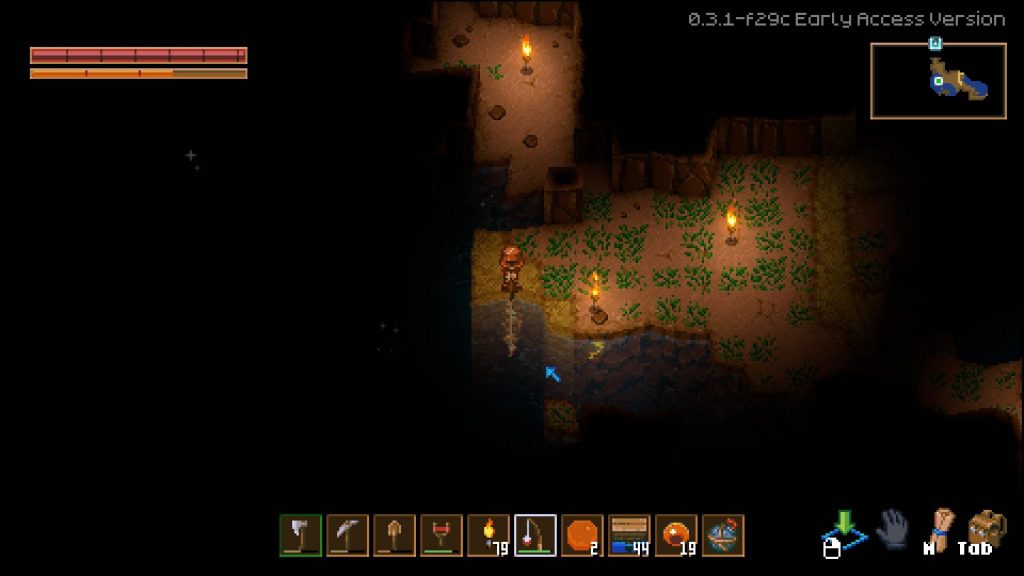This screenshot has width=1024, height=576.
Task: Select the torch stack of 79
Action: pyautogui.click(x=488, y=535)
